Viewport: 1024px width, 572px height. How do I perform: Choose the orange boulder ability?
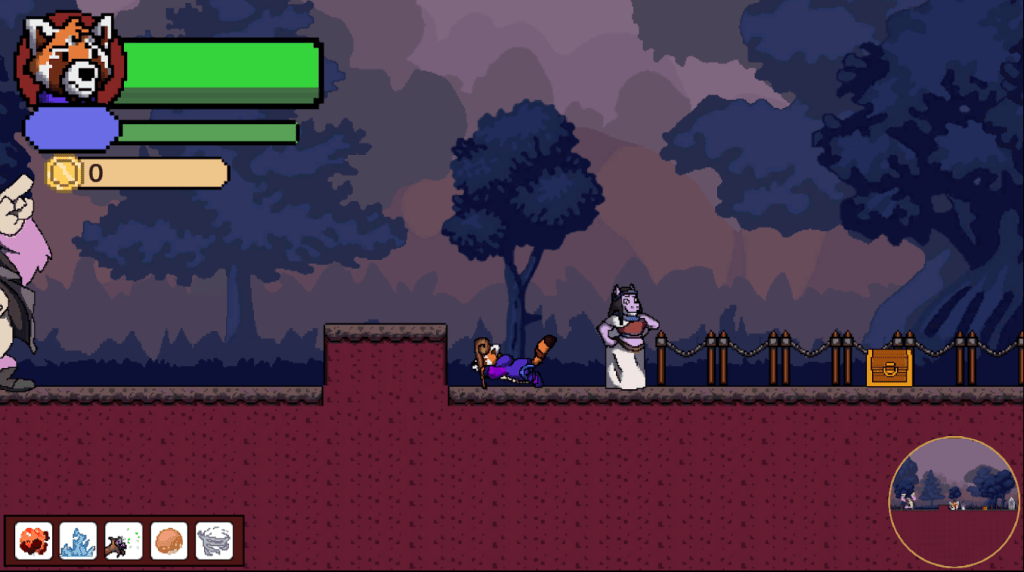(169, 541)
